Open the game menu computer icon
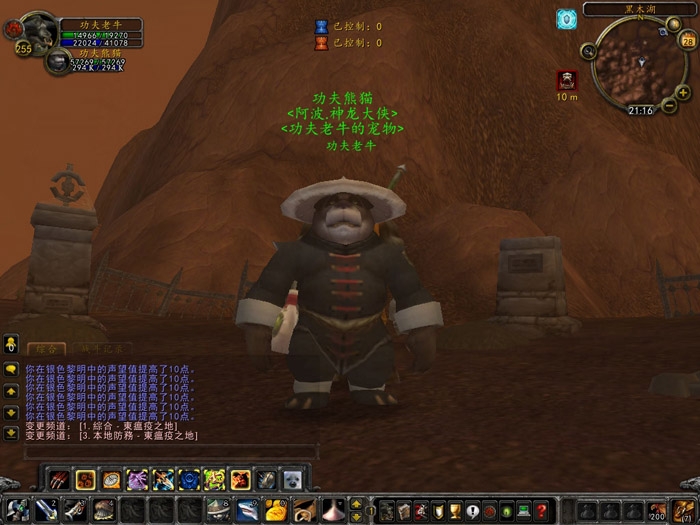 tap(524, 510)
